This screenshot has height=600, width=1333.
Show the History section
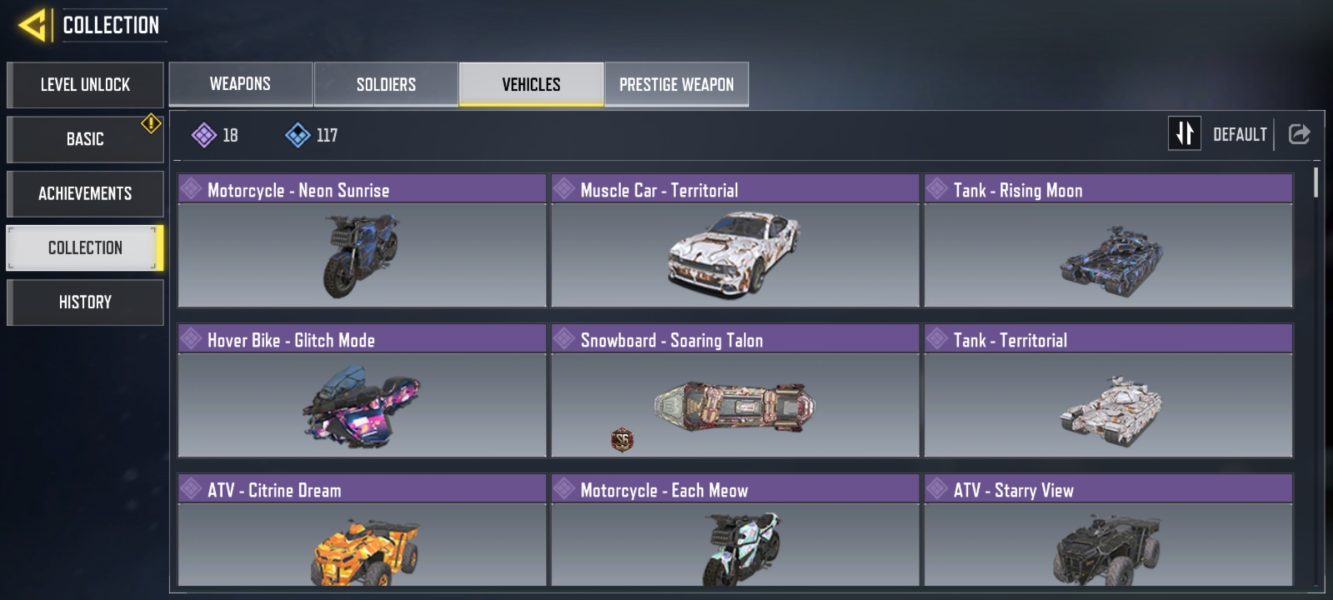[x=85, y=302]
